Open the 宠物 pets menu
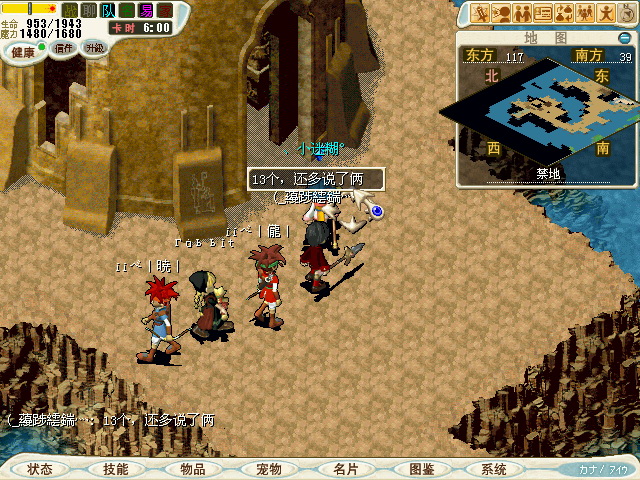 click(x=268, y=469)
